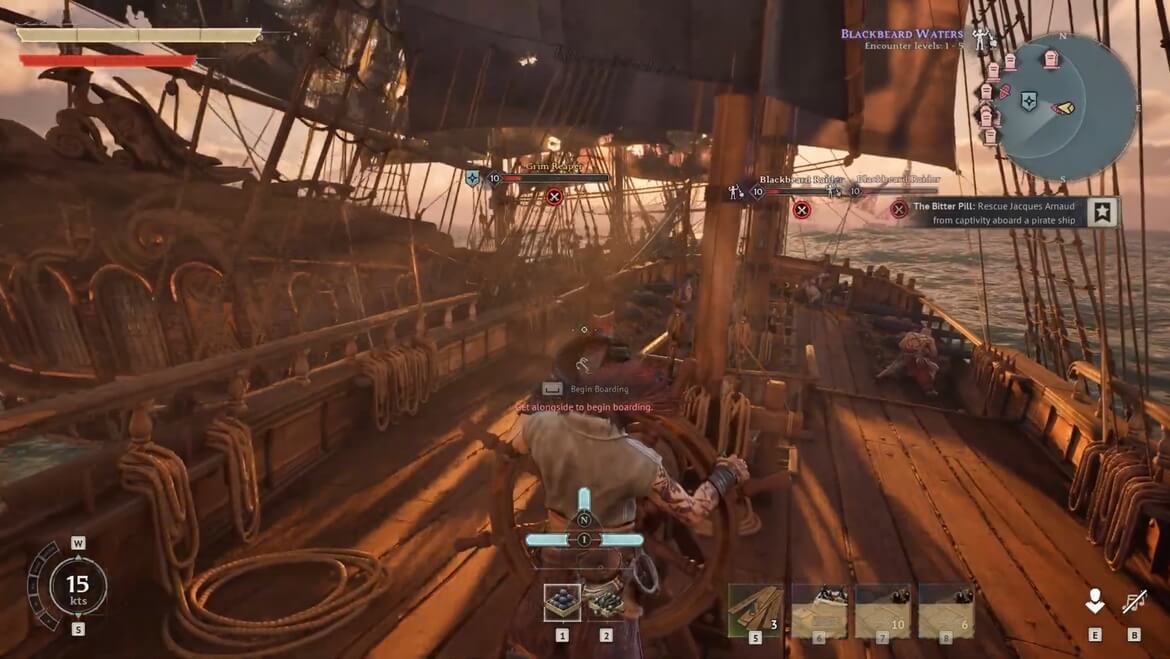Viewport: 1170px width, 659px height.
Task: Click the crew disembark person icon
Action: click(1095, 600)
